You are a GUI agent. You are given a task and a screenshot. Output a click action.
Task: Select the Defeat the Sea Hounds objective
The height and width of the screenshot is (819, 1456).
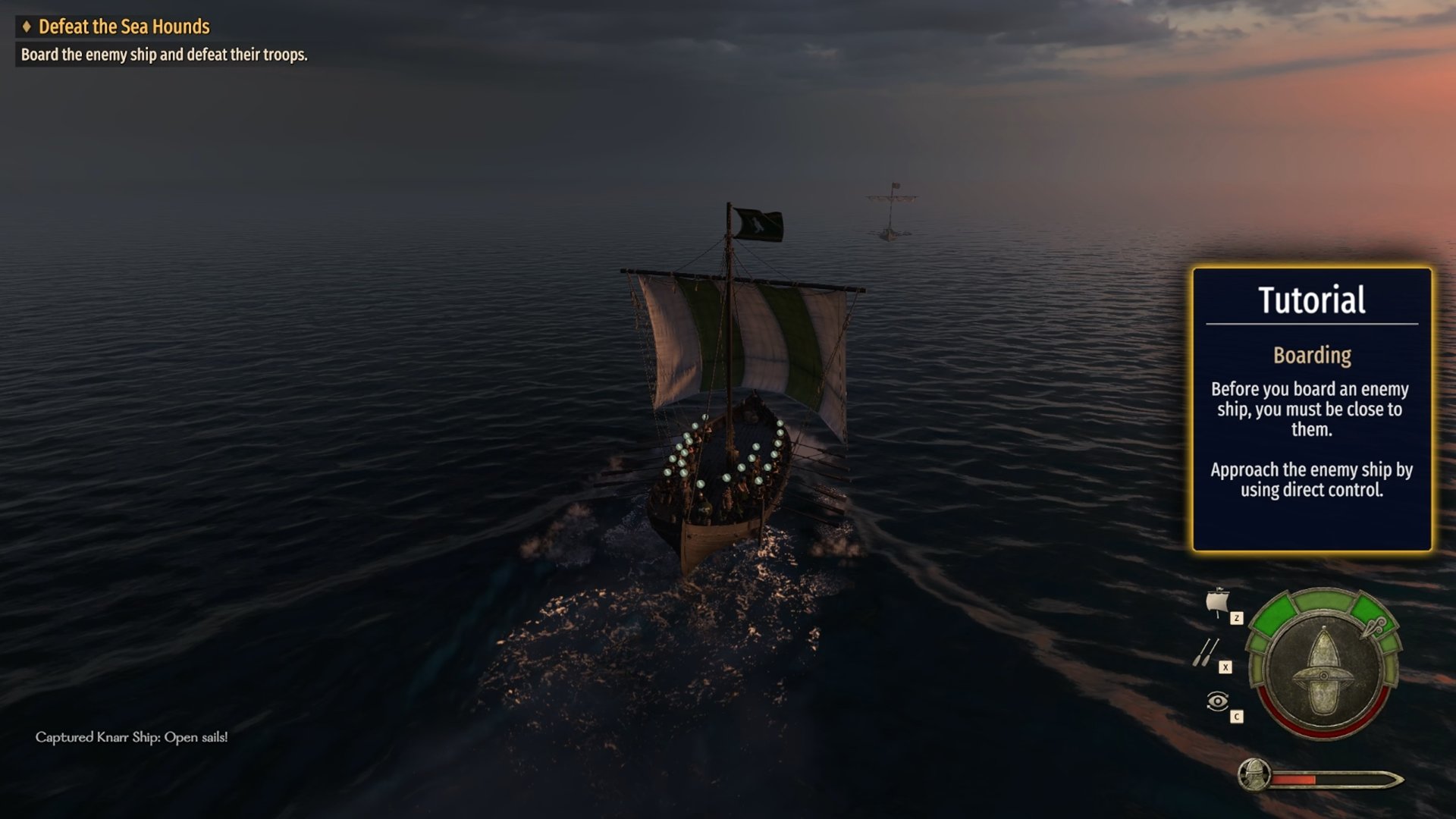(x=124, y=27)
